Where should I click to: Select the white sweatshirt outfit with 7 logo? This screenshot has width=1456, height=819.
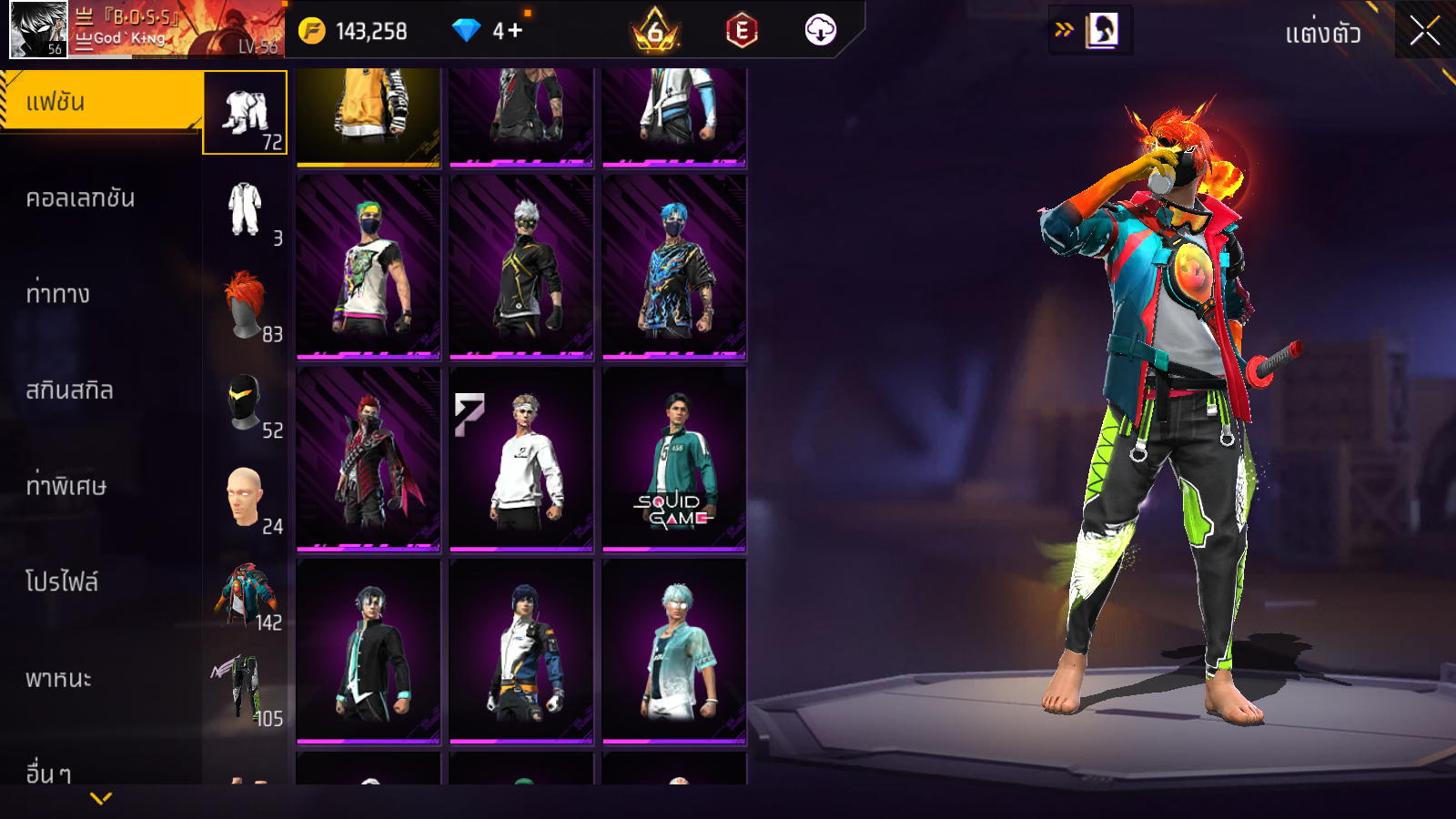(521, 460)
